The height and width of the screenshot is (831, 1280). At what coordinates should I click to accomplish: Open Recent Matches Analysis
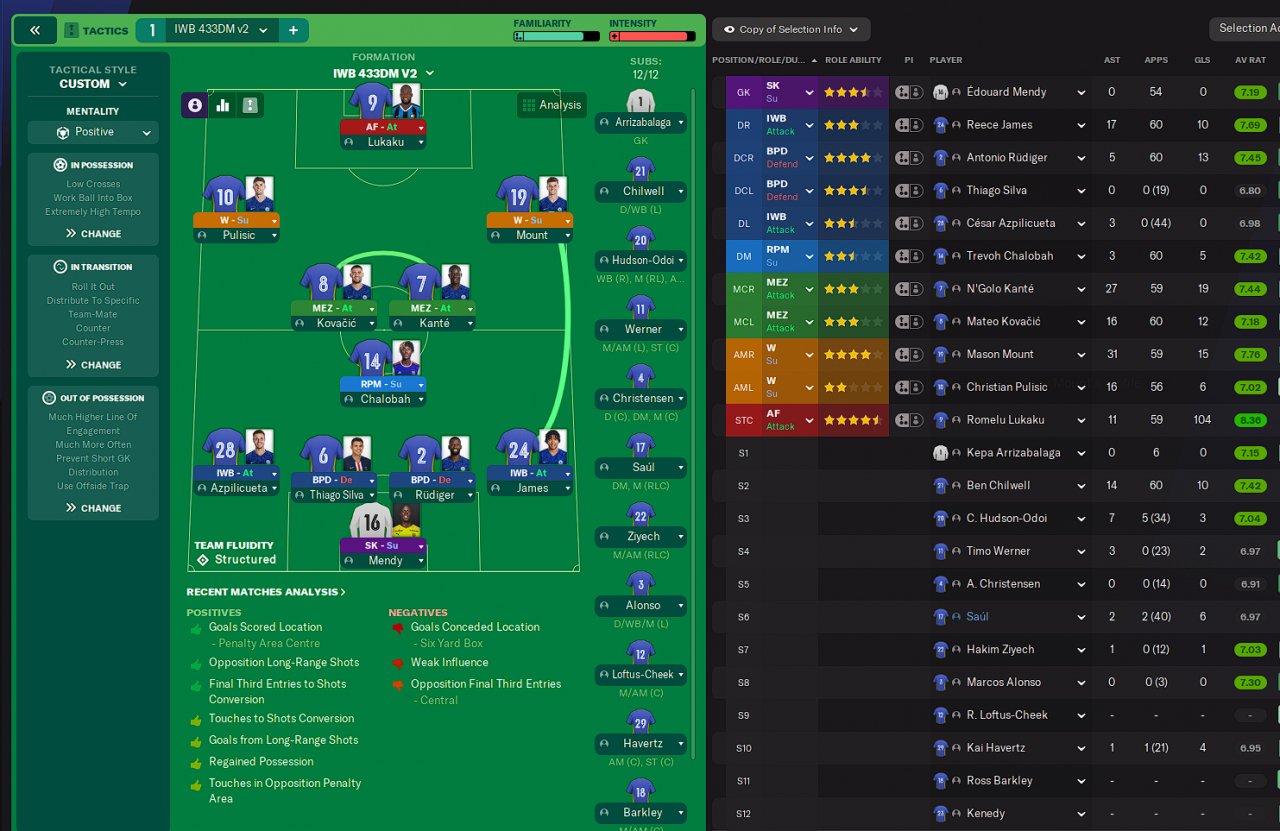coord(266,592)
